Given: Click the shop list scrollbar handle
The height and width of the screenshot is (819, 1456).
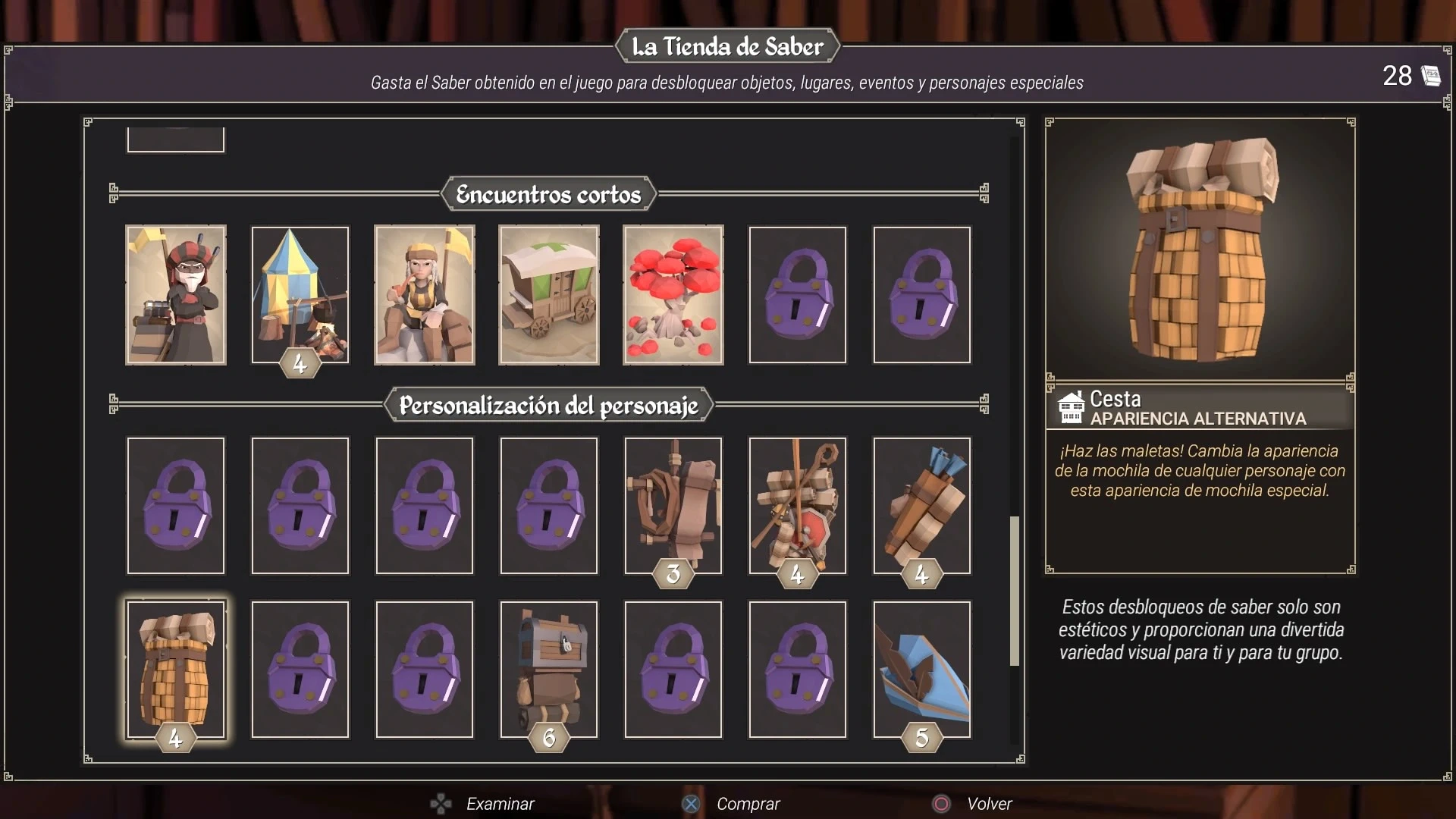Looking at the screenshot, I should point(1014,591).
